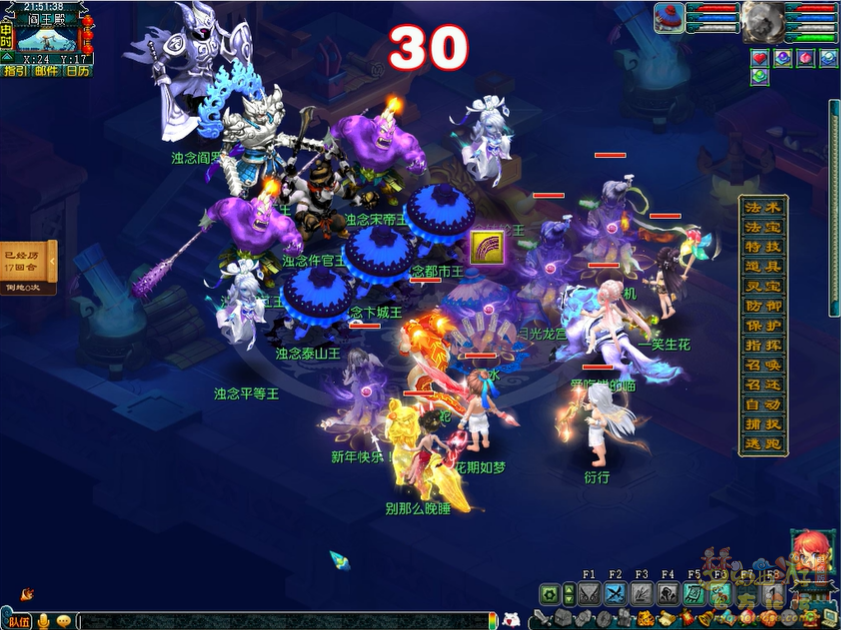Screen dimensions: 841x630
Task: Select the 特技 special skill command
Action: click(x=763, y=247)
